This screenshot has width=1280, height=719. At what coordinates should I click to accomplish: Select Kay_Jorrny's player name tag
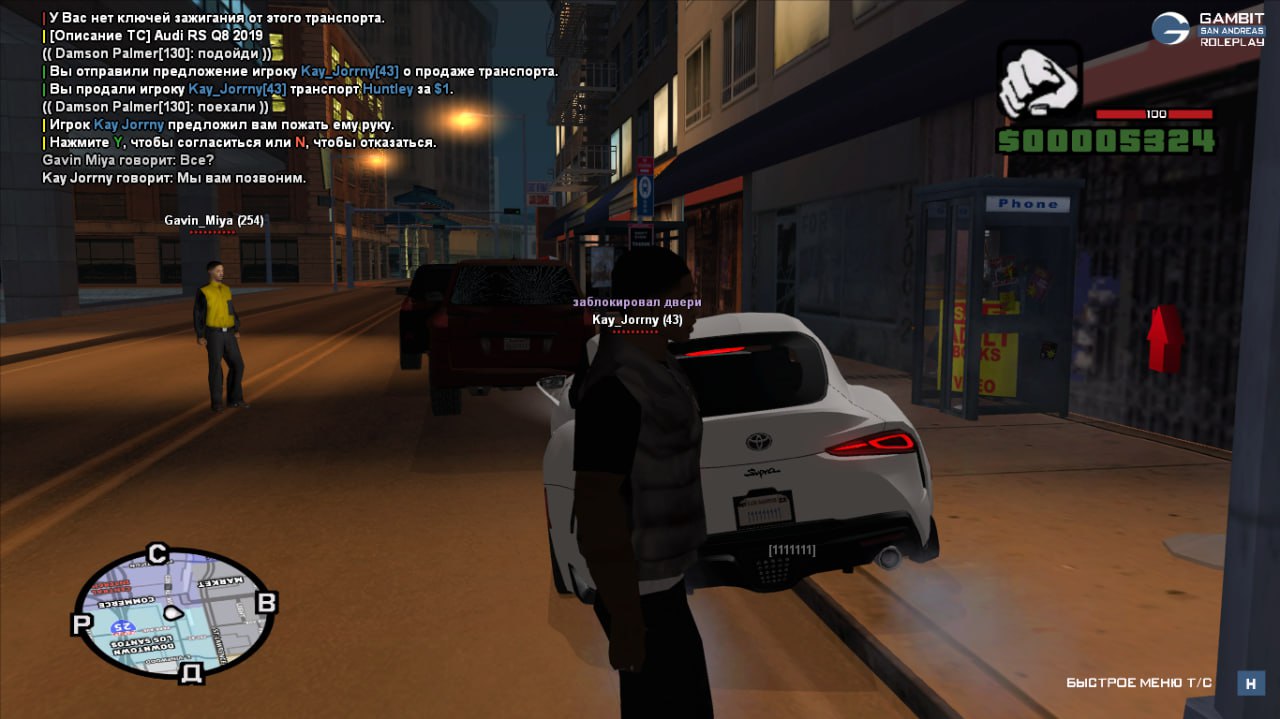[637, 320]
